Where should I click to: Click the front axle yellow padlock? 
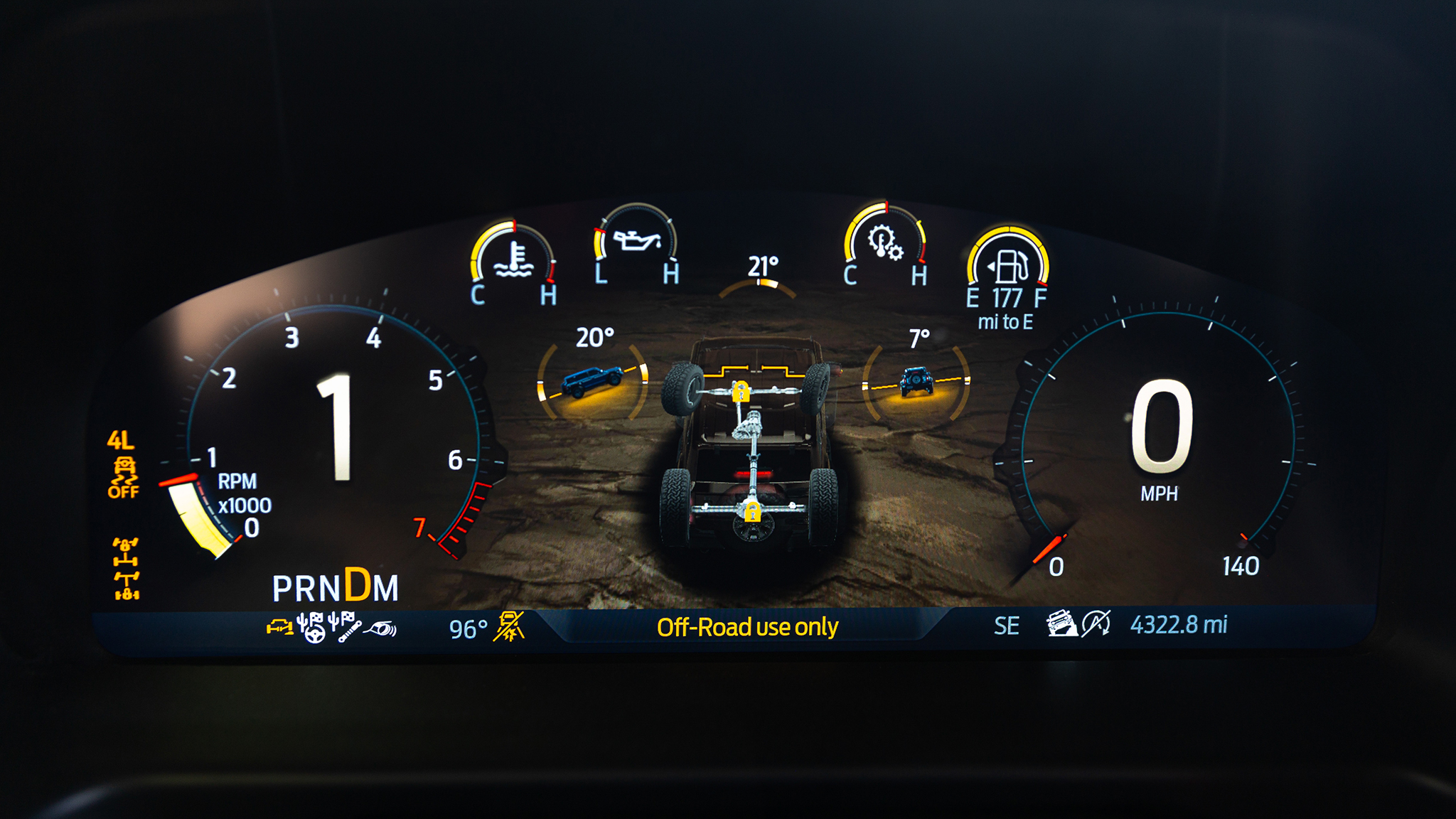pos(741,392)
